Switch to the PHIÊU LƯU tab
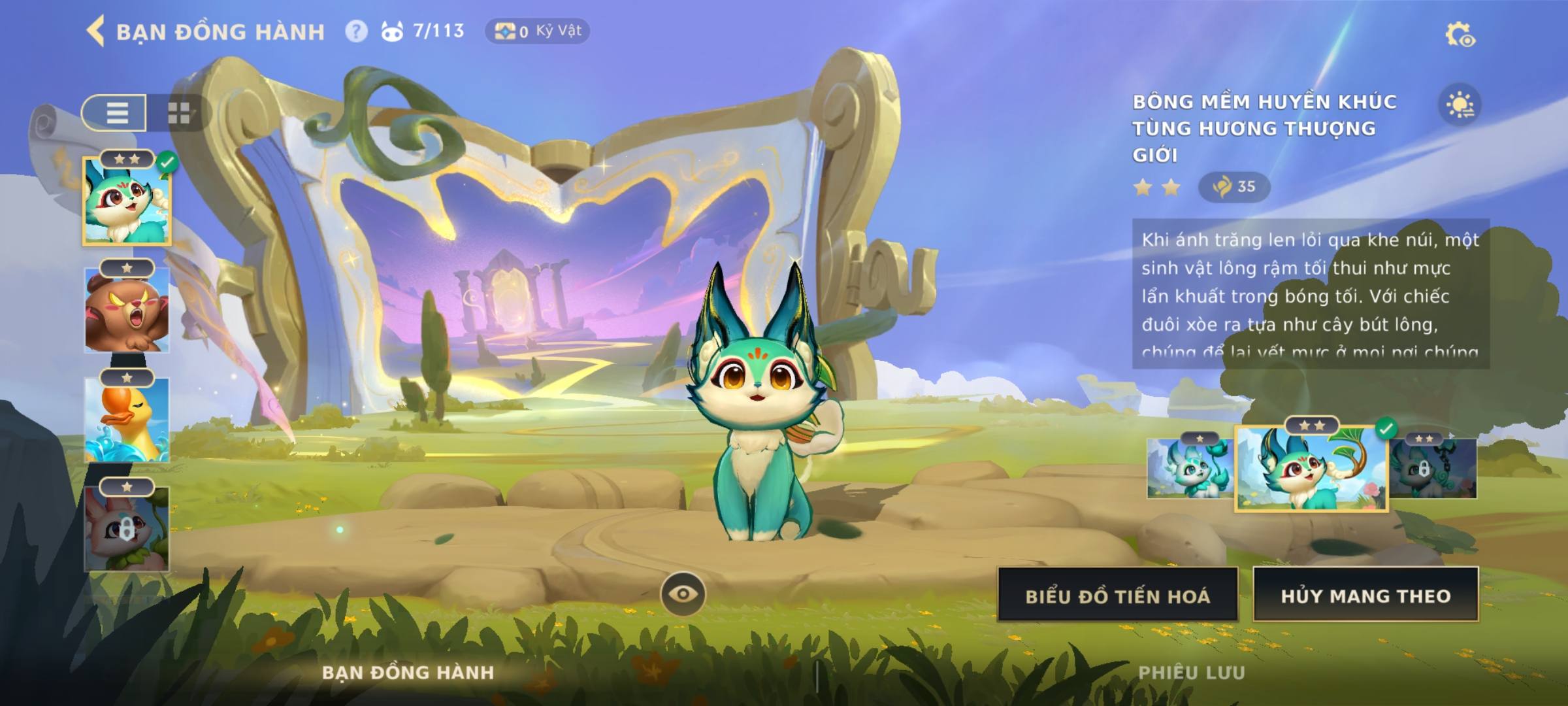Viewport: 1568px width, 706px height. pos(1191,673)
